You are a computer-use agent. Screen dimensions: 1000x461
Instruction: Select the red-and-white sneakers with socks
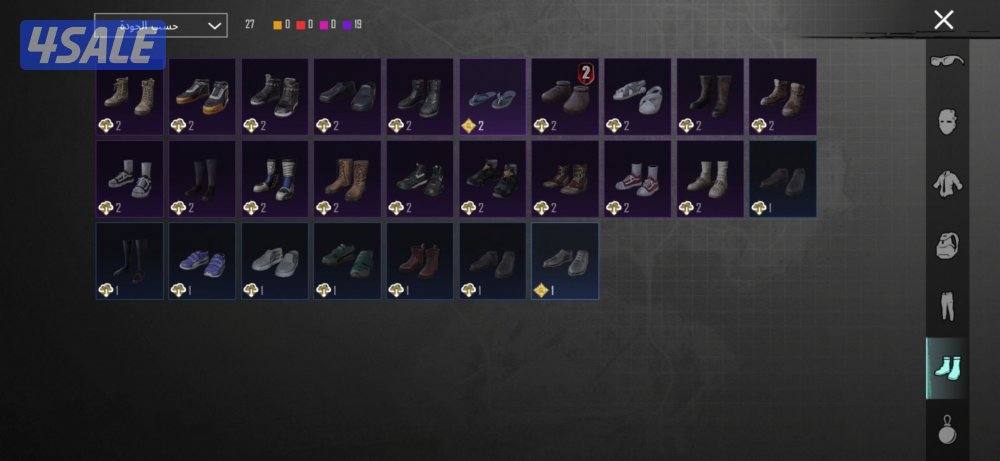point(636,179)
